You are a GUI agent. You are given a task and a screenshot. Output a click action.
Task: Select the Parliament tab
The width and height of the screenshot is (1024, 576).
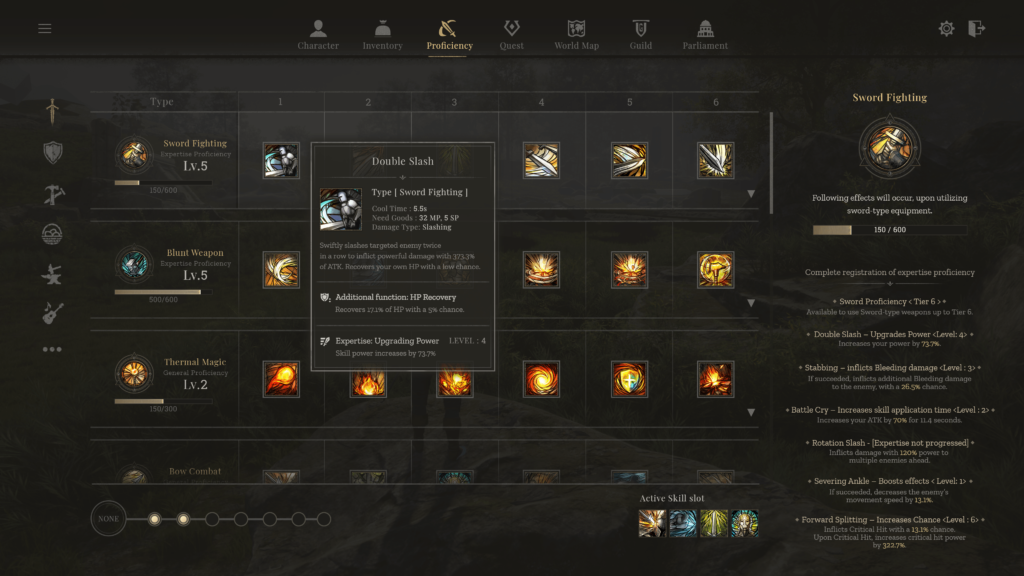point(705,34)
